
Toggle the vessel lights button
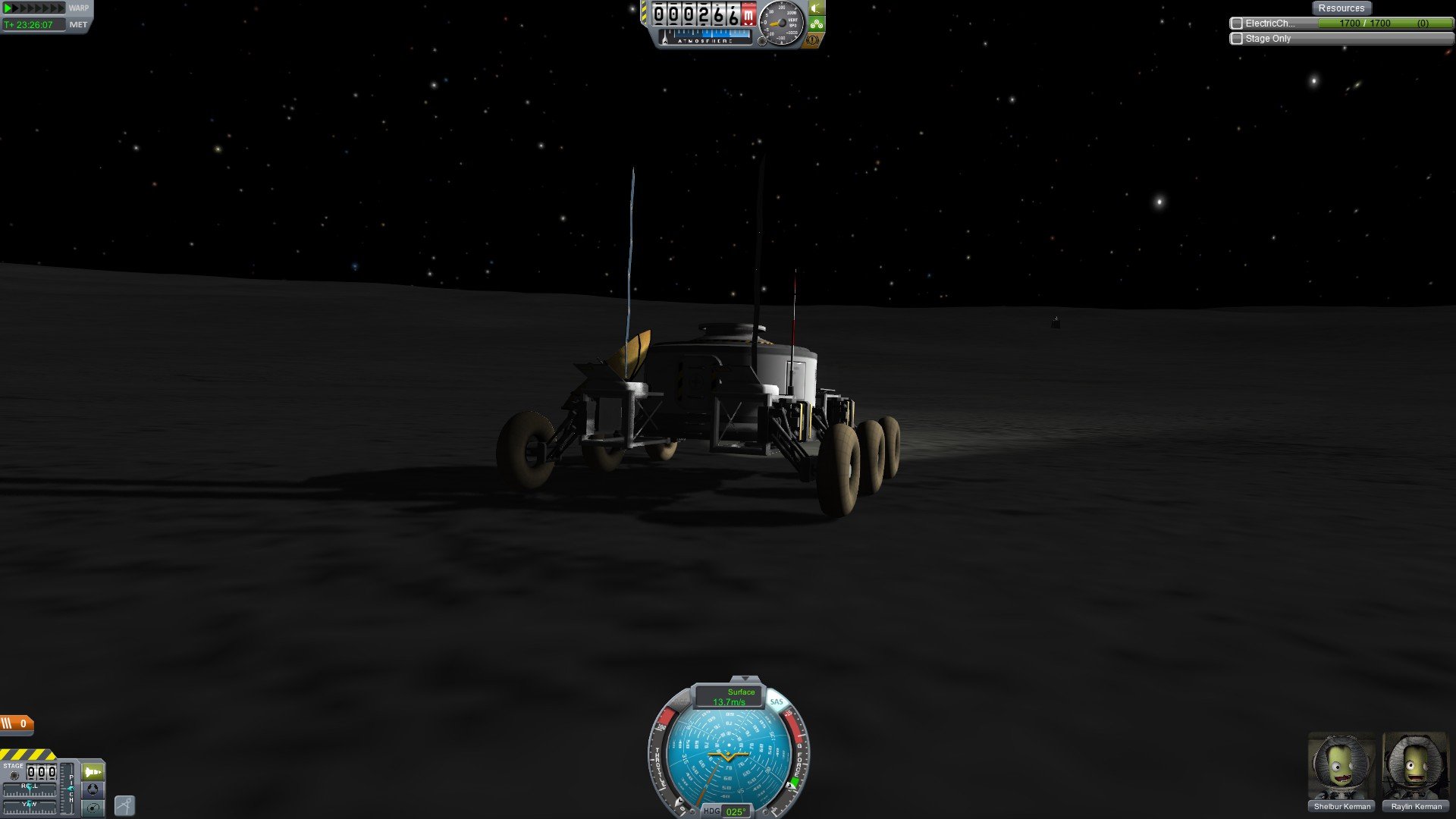click(816, 8)
